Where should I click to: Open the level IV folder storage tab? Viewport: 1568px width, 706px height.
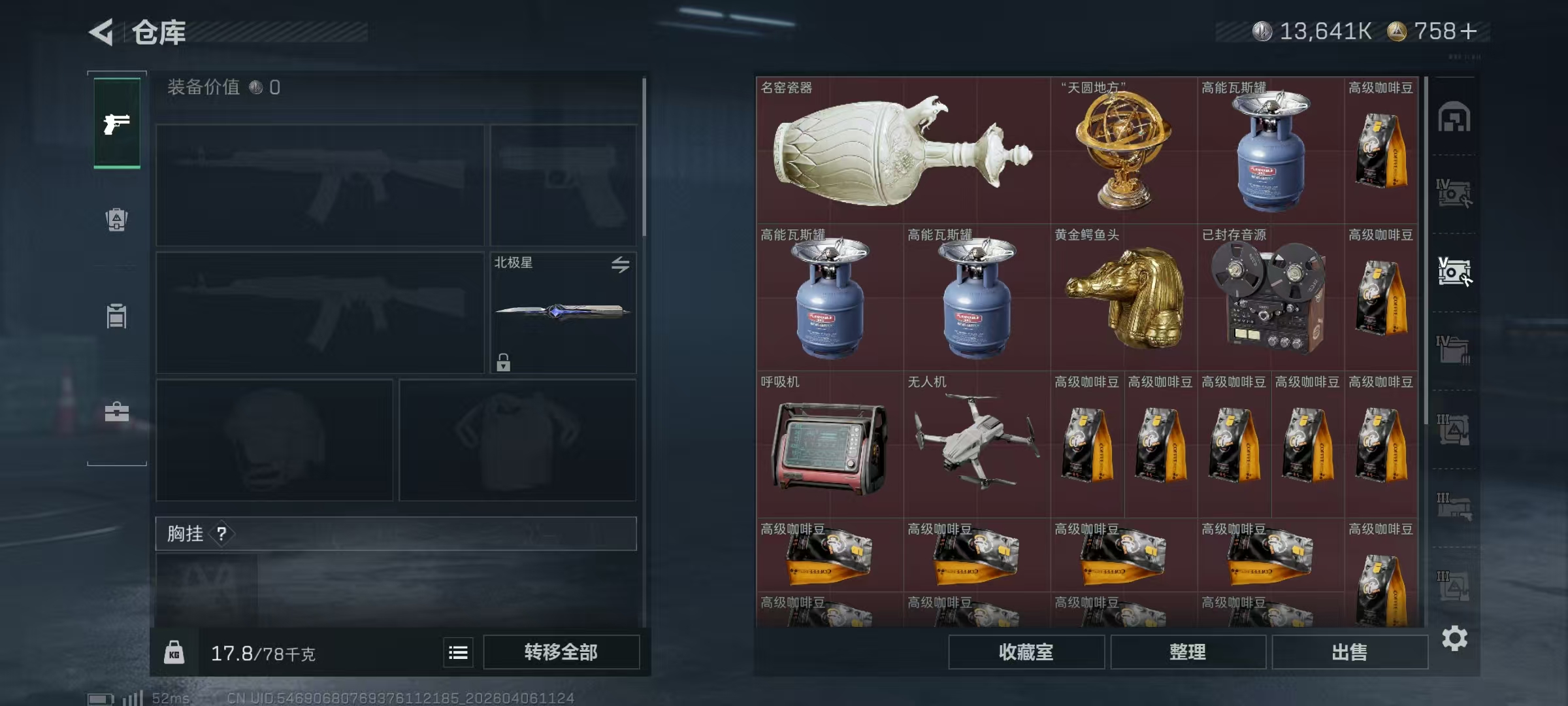click(1454, 348)
